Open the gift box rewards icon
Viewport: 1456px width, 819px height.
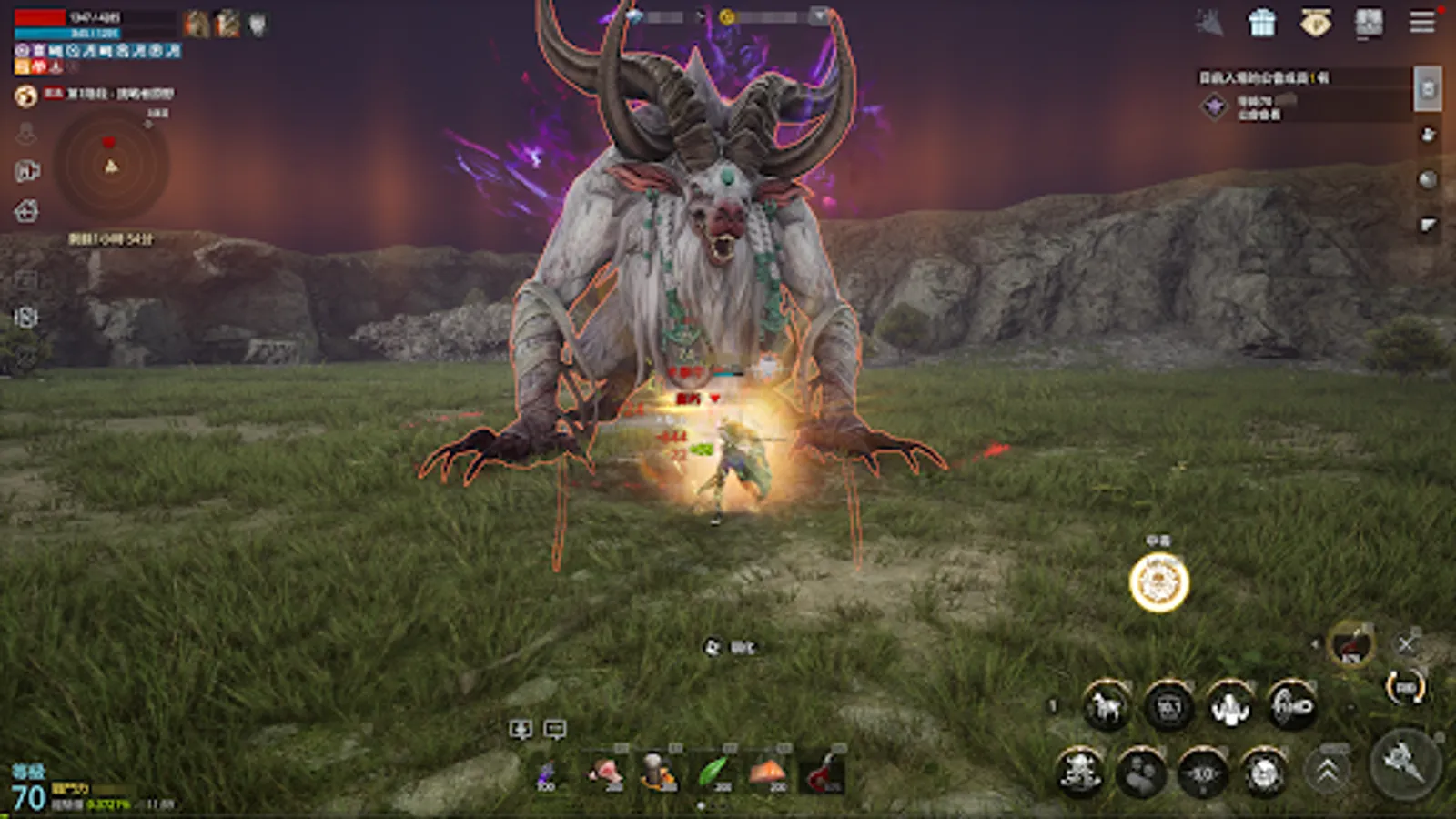coord(1262,23)
